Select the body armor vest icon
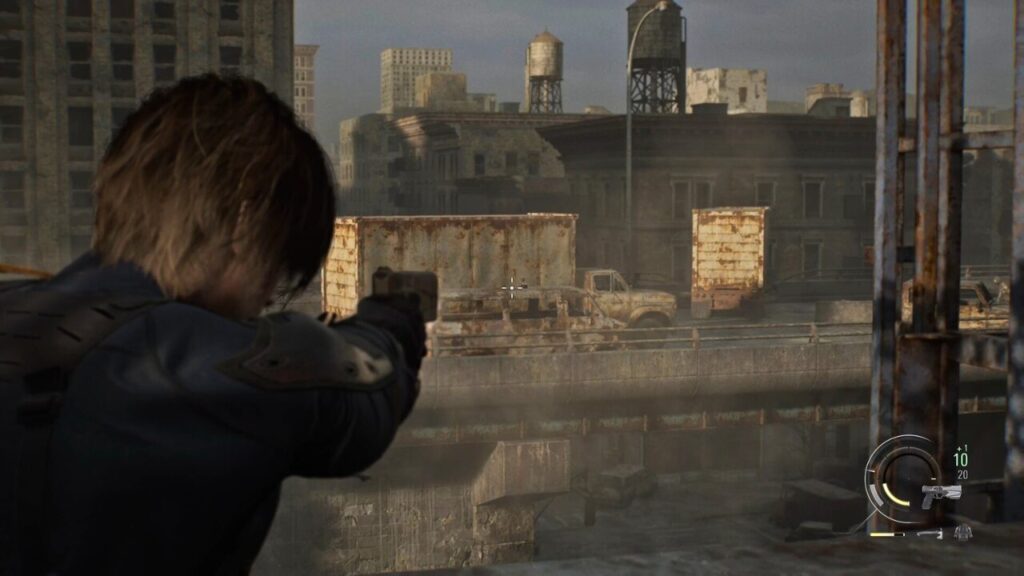This screenshot has width=1024, height=576. pyautogui.click(x=962, y=533)
